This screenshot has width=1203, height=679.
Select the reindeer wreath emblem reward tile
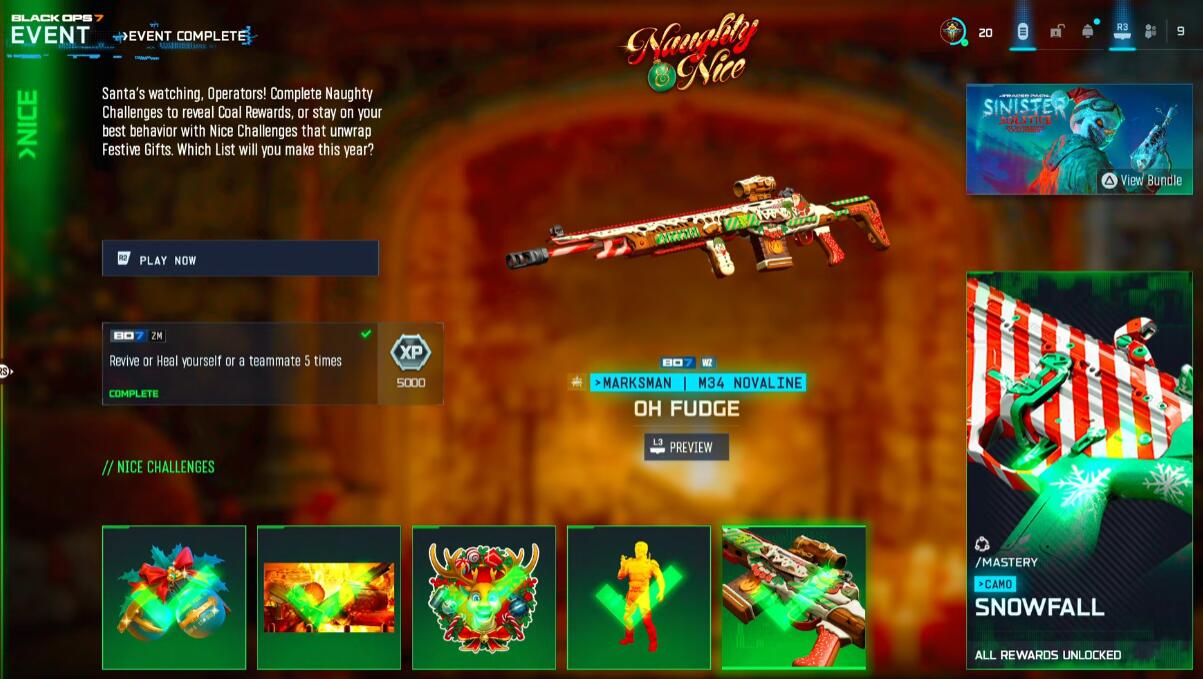pyautogui.click(x=484, y=597)
